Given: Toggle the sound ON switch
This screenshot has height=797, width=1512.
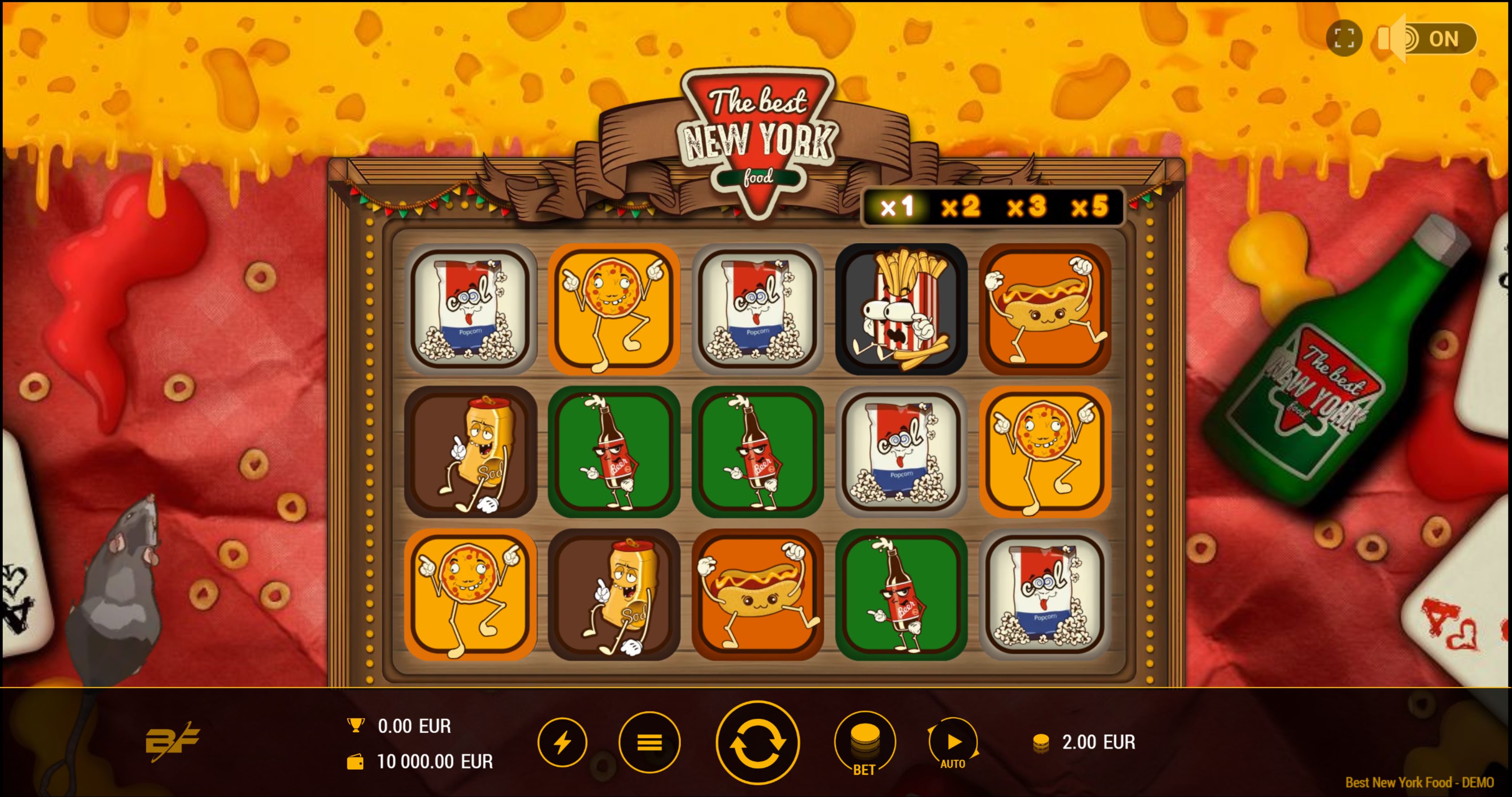Looking at the screenshot, I should [1427, 39].
